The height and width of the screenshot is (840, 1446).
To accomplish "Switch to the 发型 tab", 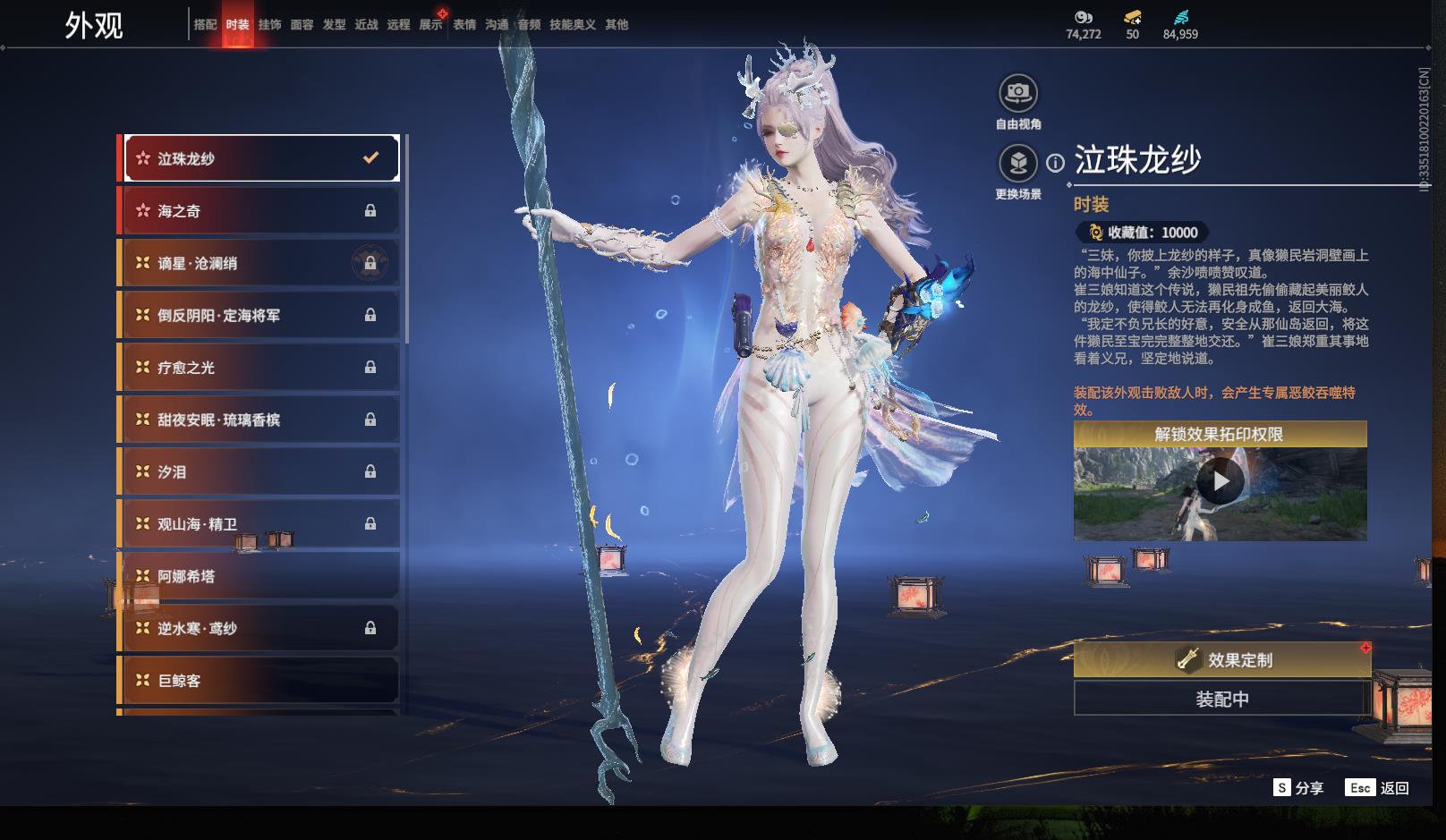I will [x=334, y=25].
